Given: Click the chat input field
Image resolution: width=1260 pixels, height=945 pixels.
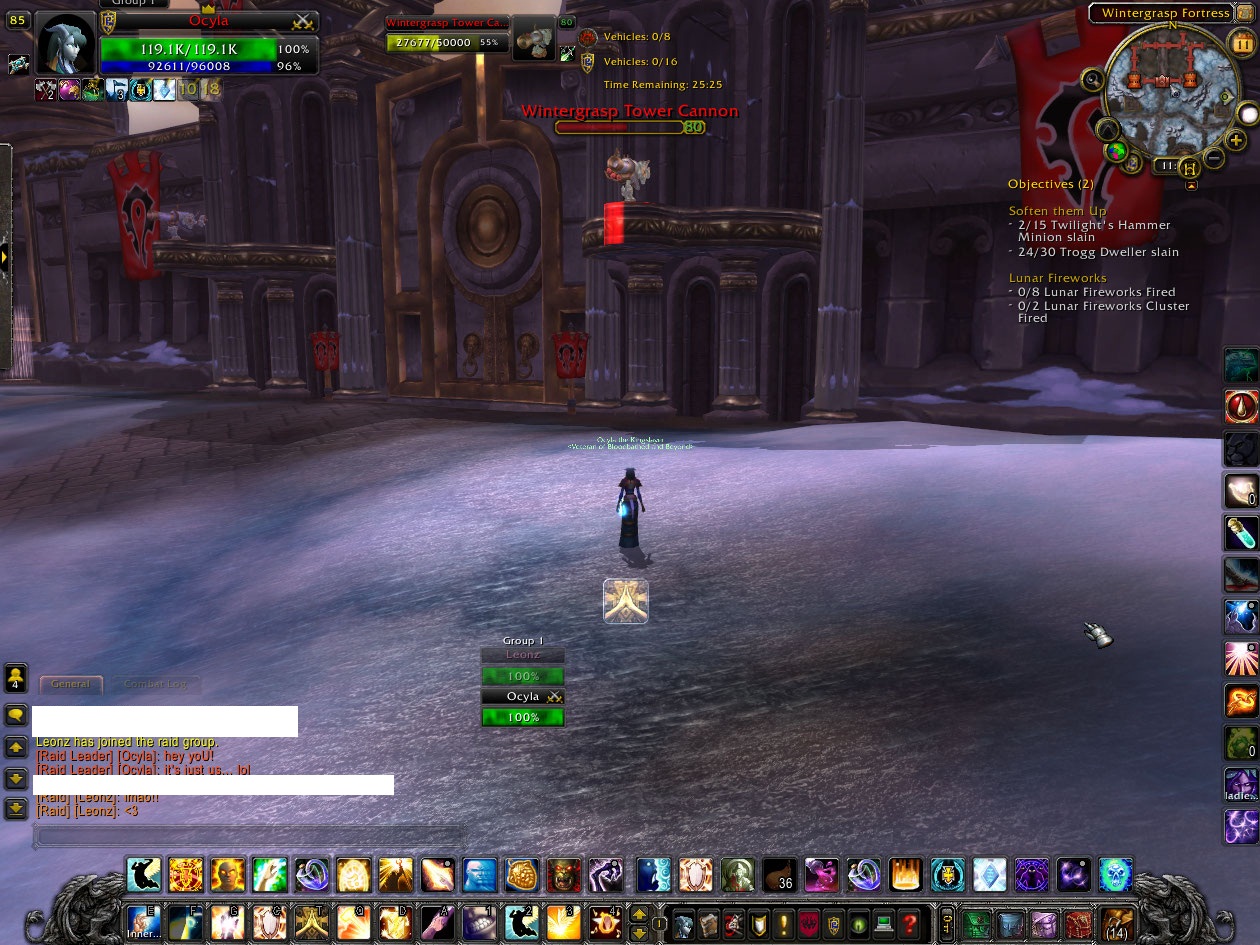Looking at the screenshot, I should 250,836.
